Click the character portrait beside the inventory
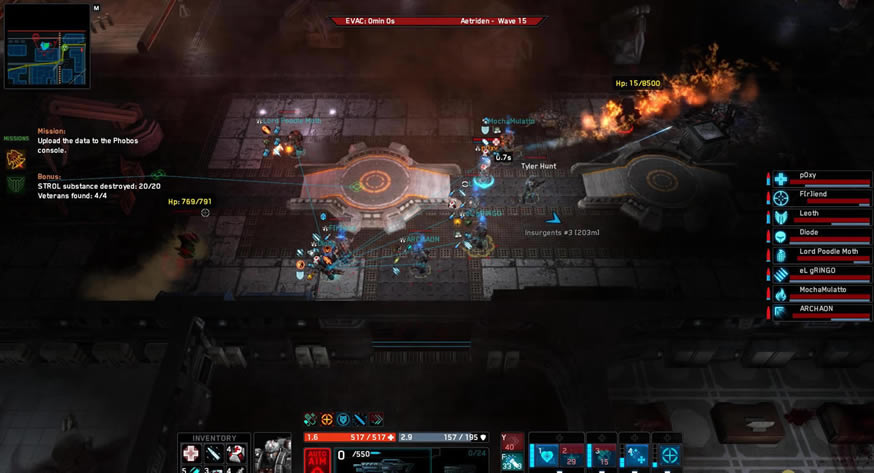This screenshot has width=874, height=473. (271, 454)
